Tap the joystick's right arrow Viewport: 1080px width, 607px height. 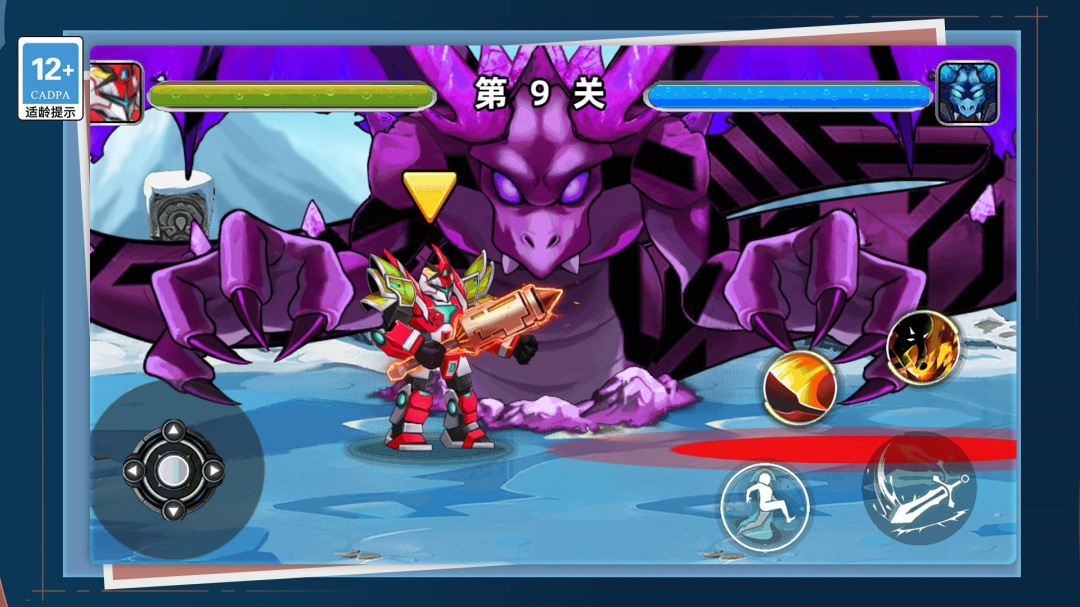pyautogui.click(x=212, y=470)
